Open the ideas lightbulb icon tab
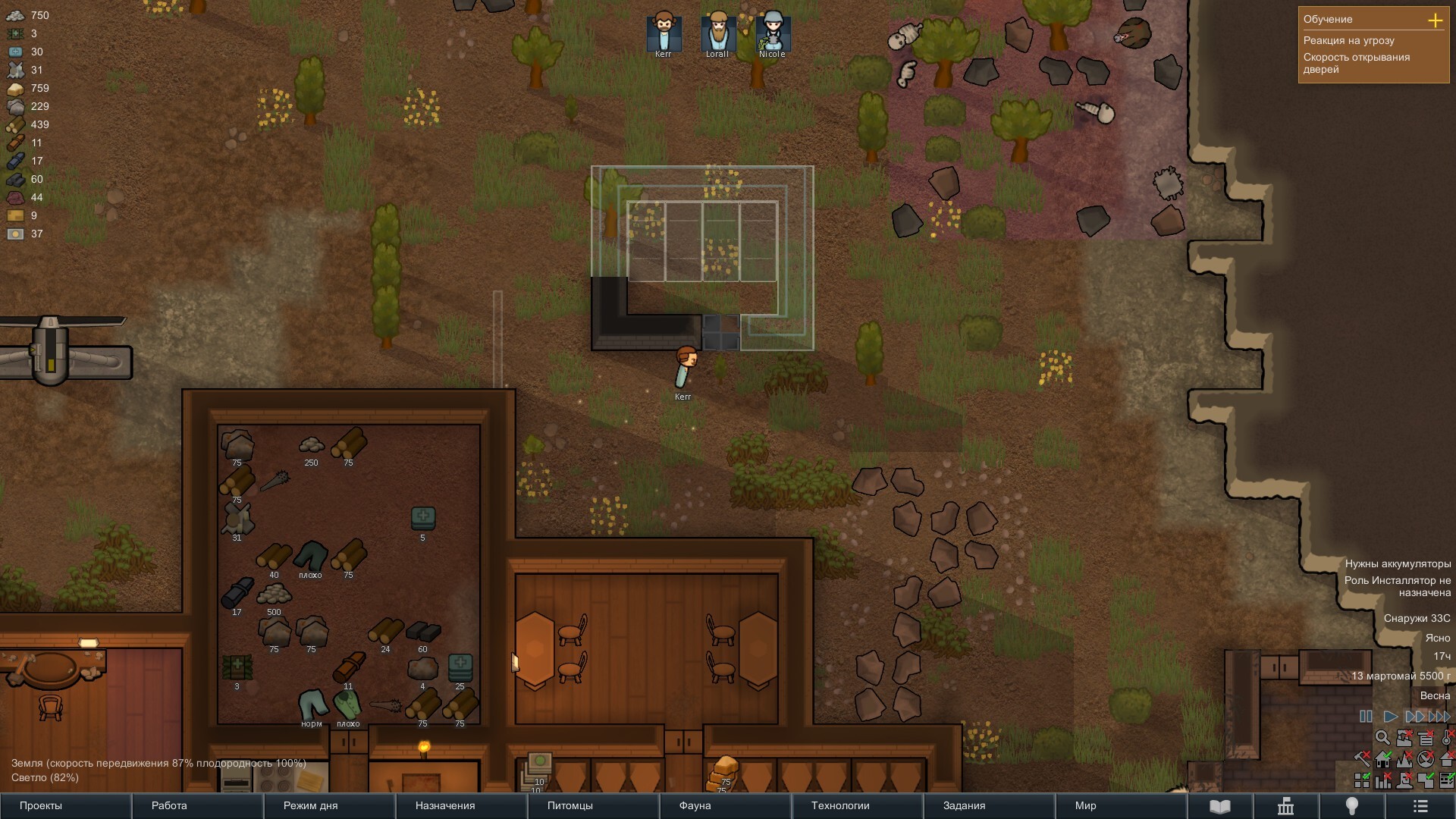Image resolution: width=1456 pixels, height=819 pixels. 1351,806
